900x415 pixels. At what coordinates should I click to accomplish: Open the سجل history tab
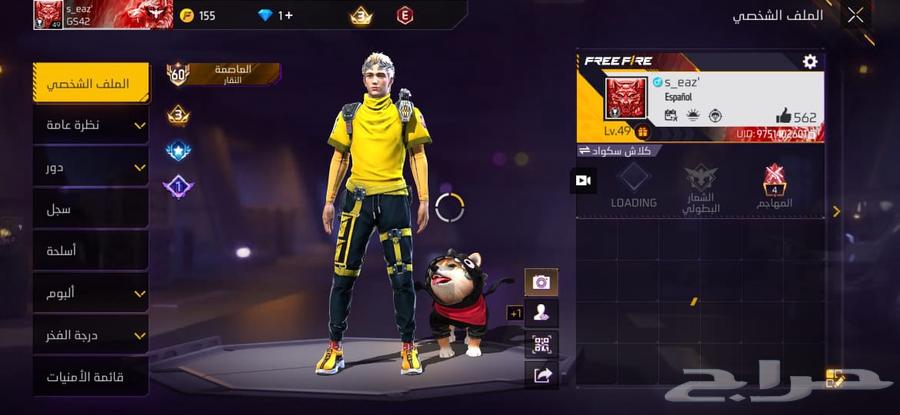(x=91, y=209)
